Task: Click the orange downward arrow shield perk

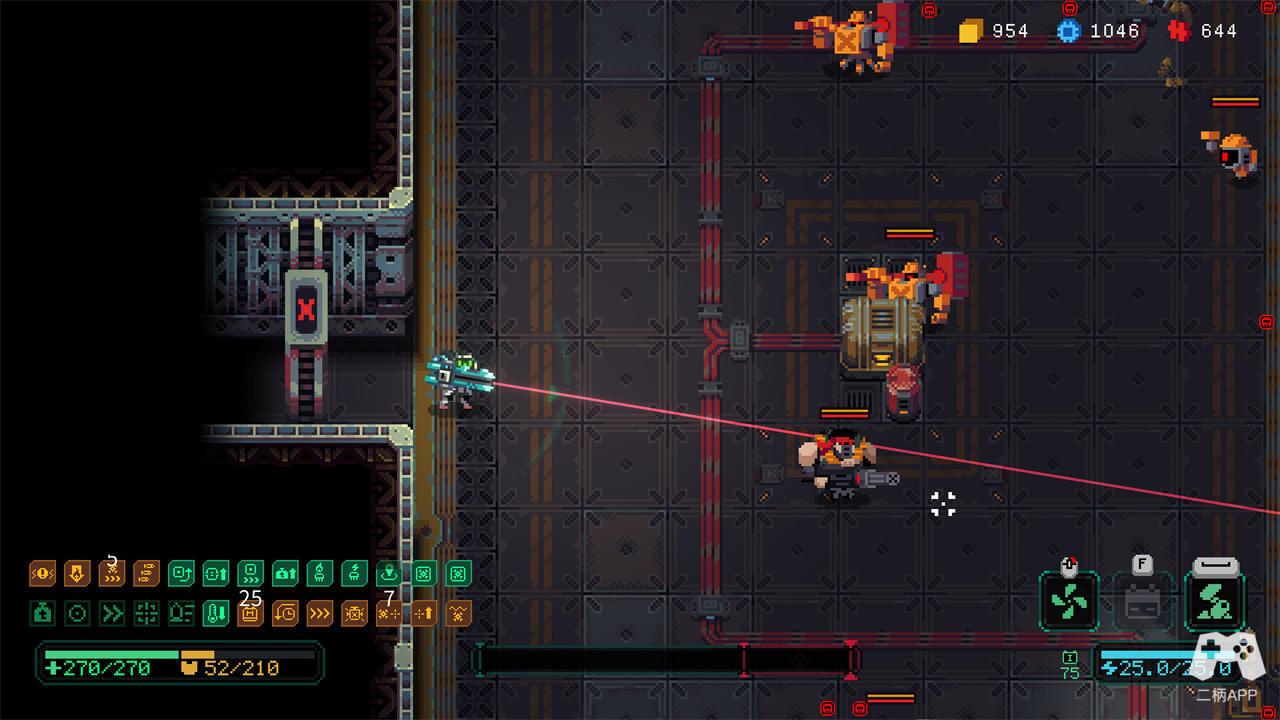Action: (77, 574)
